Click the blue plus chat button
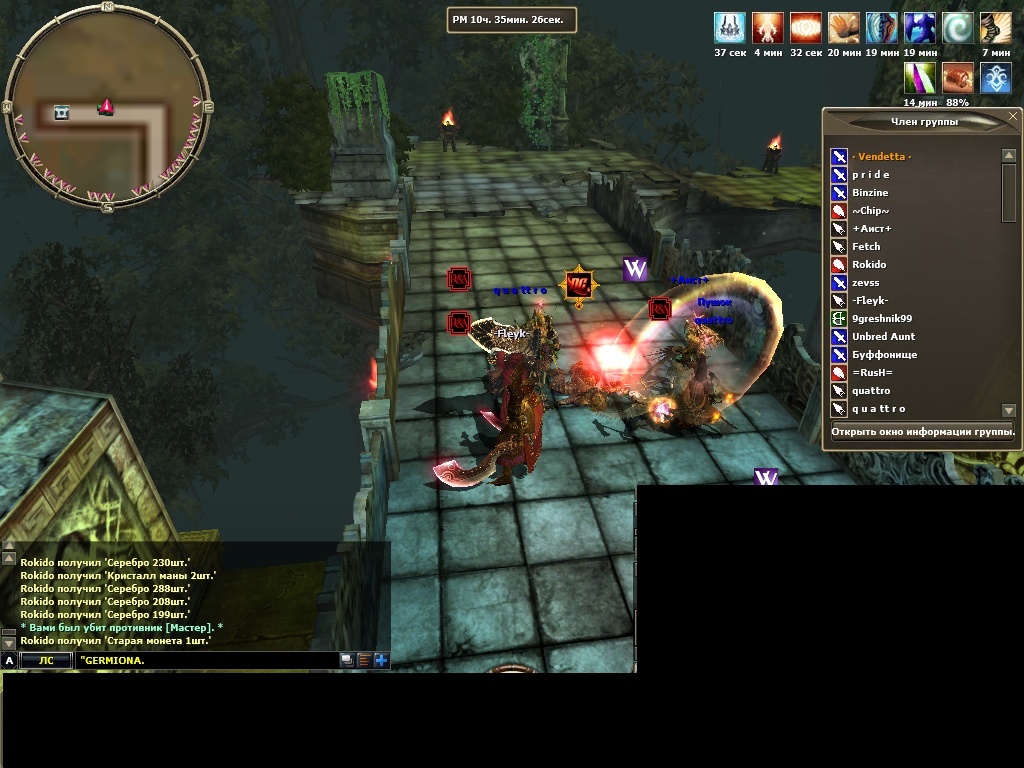 [381, 660]
